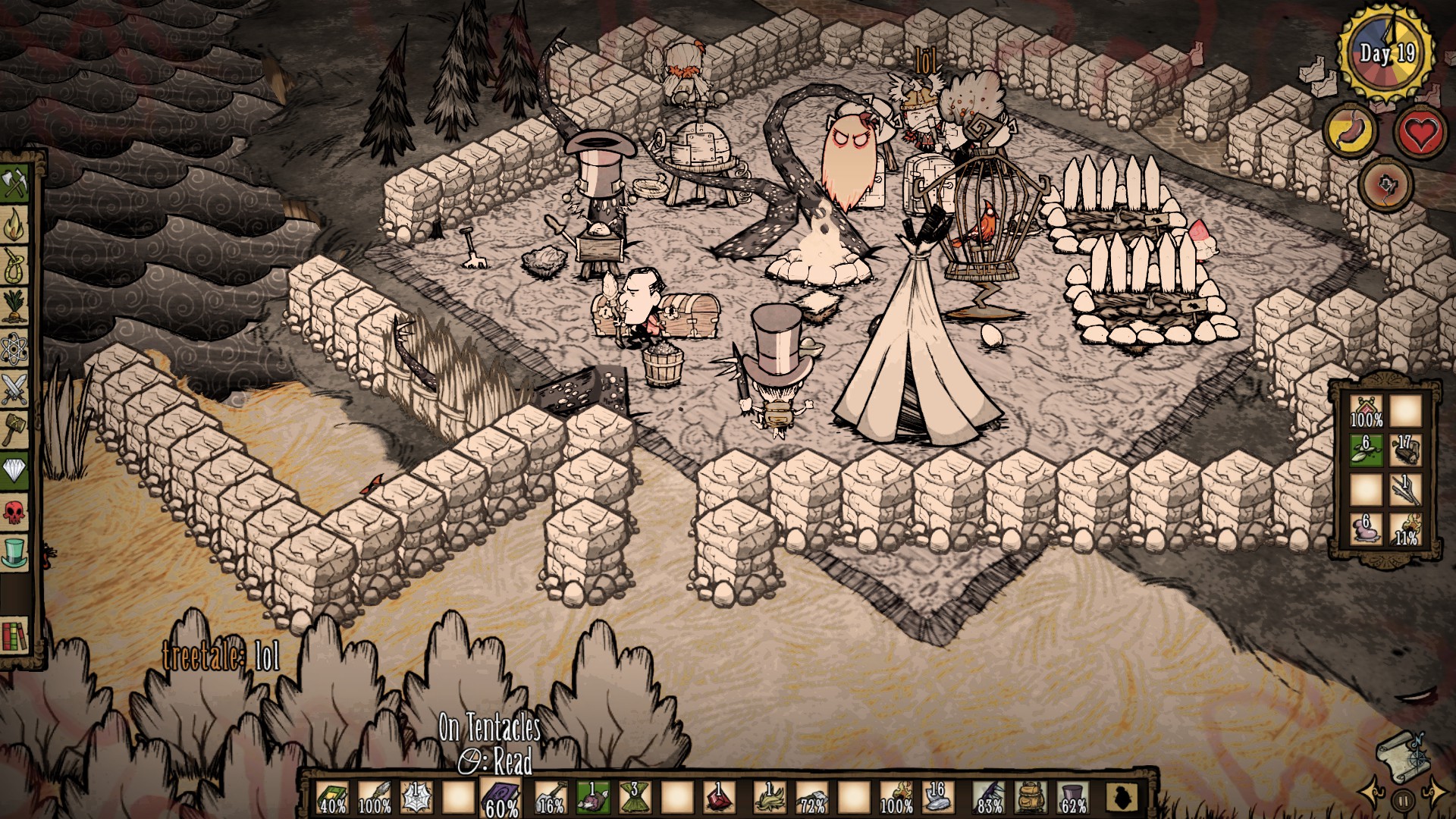
Task: Open the Food crafting tab
Action: [x=17, y=307]
